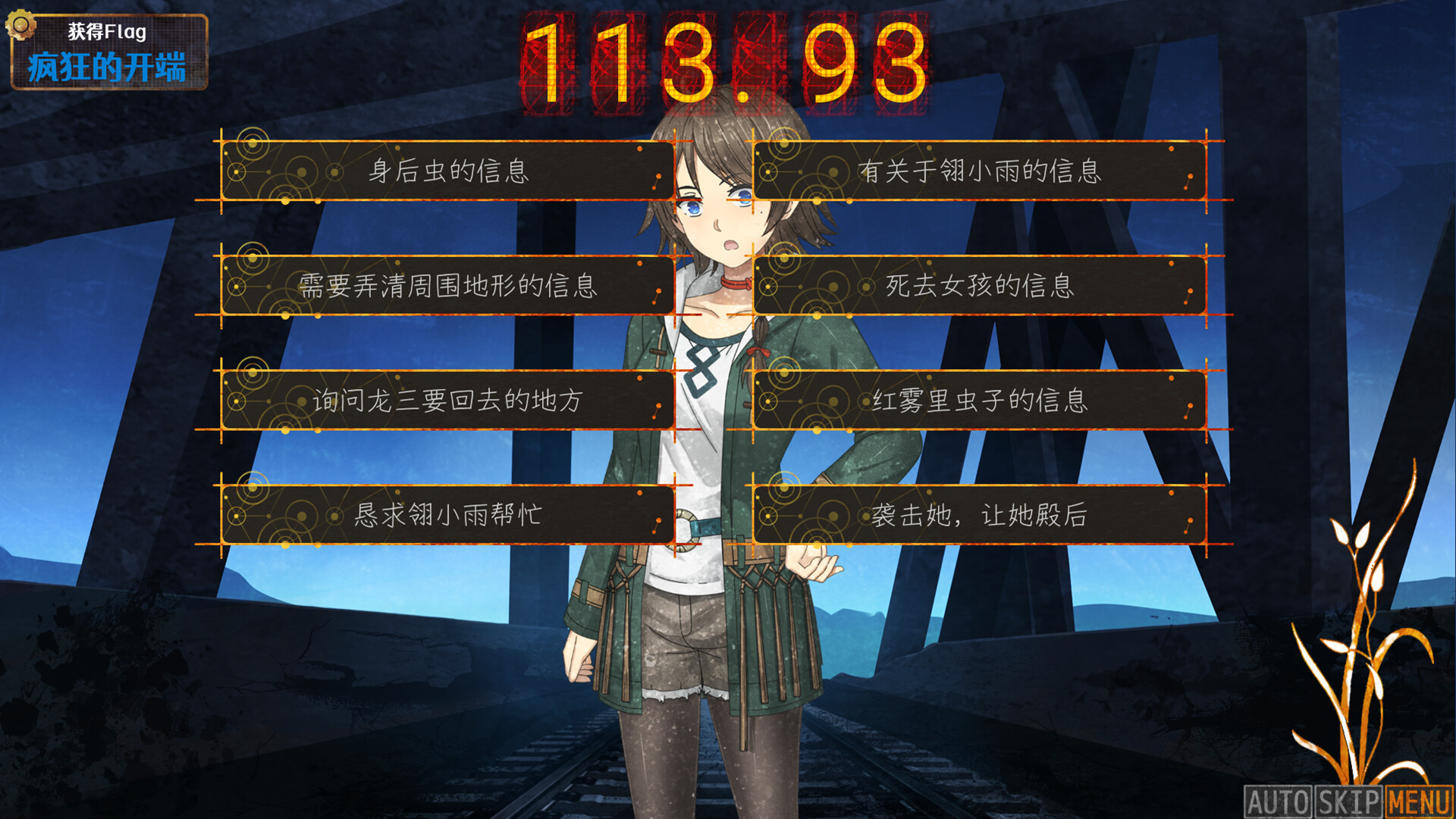Choose 需要弄清周围地形的信息
The width and height of the screenshot is (1456, 819).
point(447,287)
